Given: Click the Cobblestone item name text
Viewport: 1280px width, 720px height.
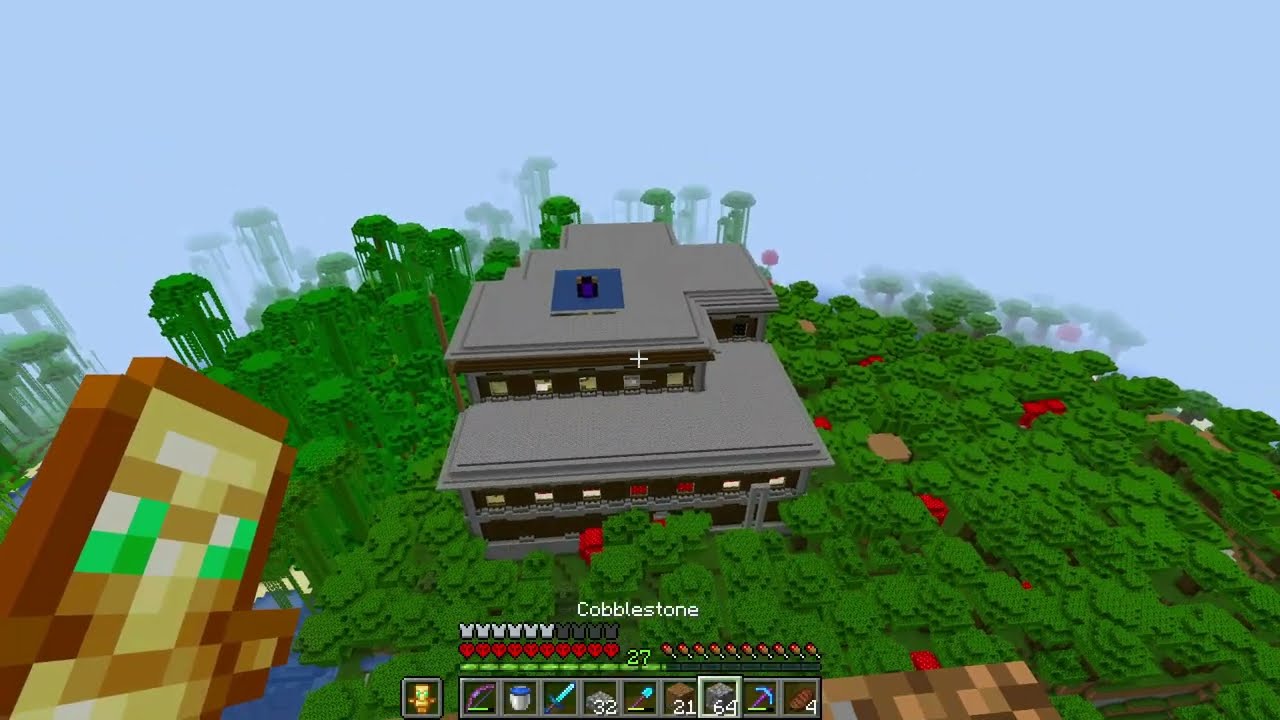Looking at the screenshot, I should [637, 609].
